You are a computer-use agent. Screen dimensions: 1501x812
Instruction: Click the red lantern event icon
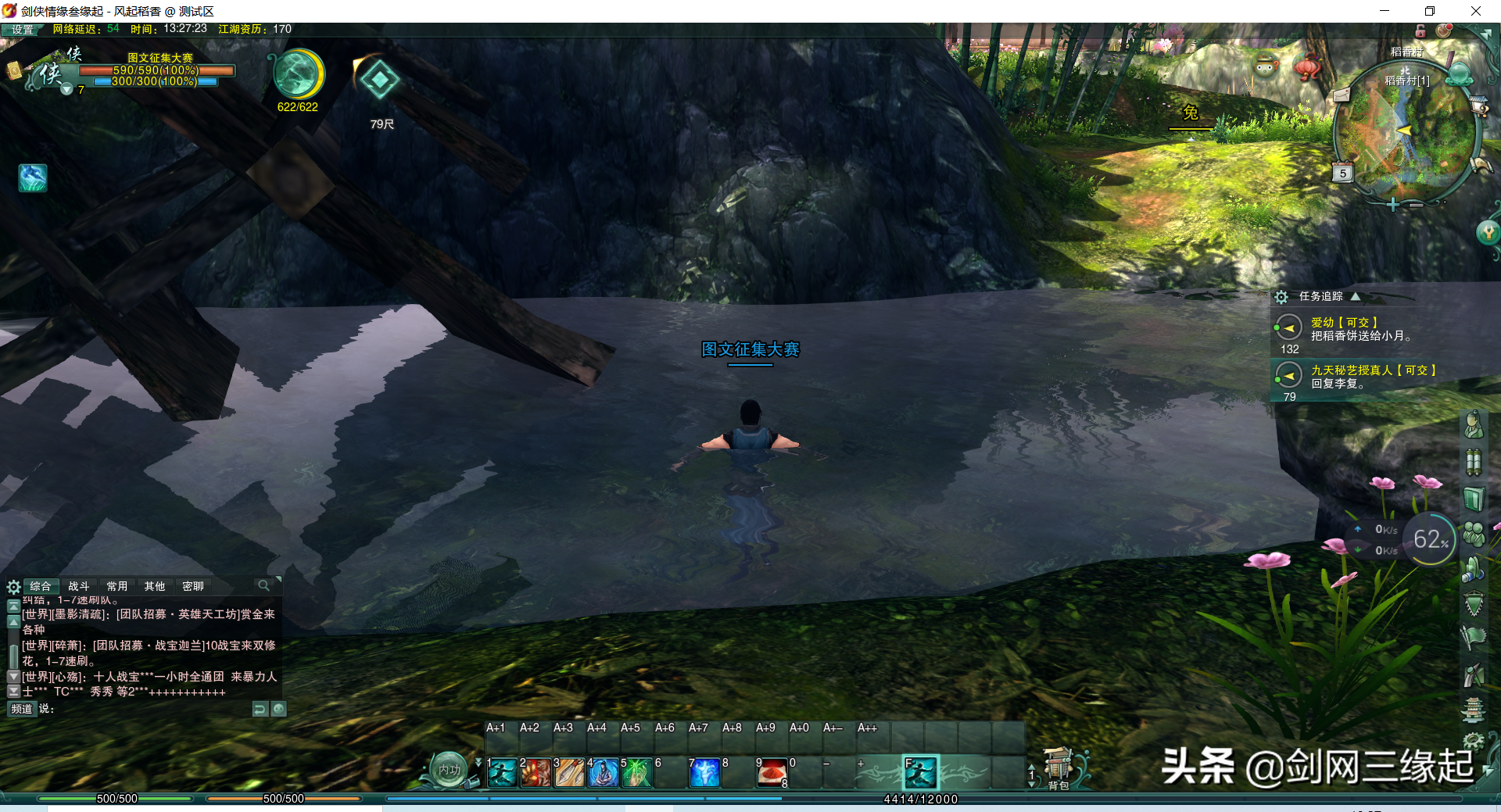pos(1307,68)
